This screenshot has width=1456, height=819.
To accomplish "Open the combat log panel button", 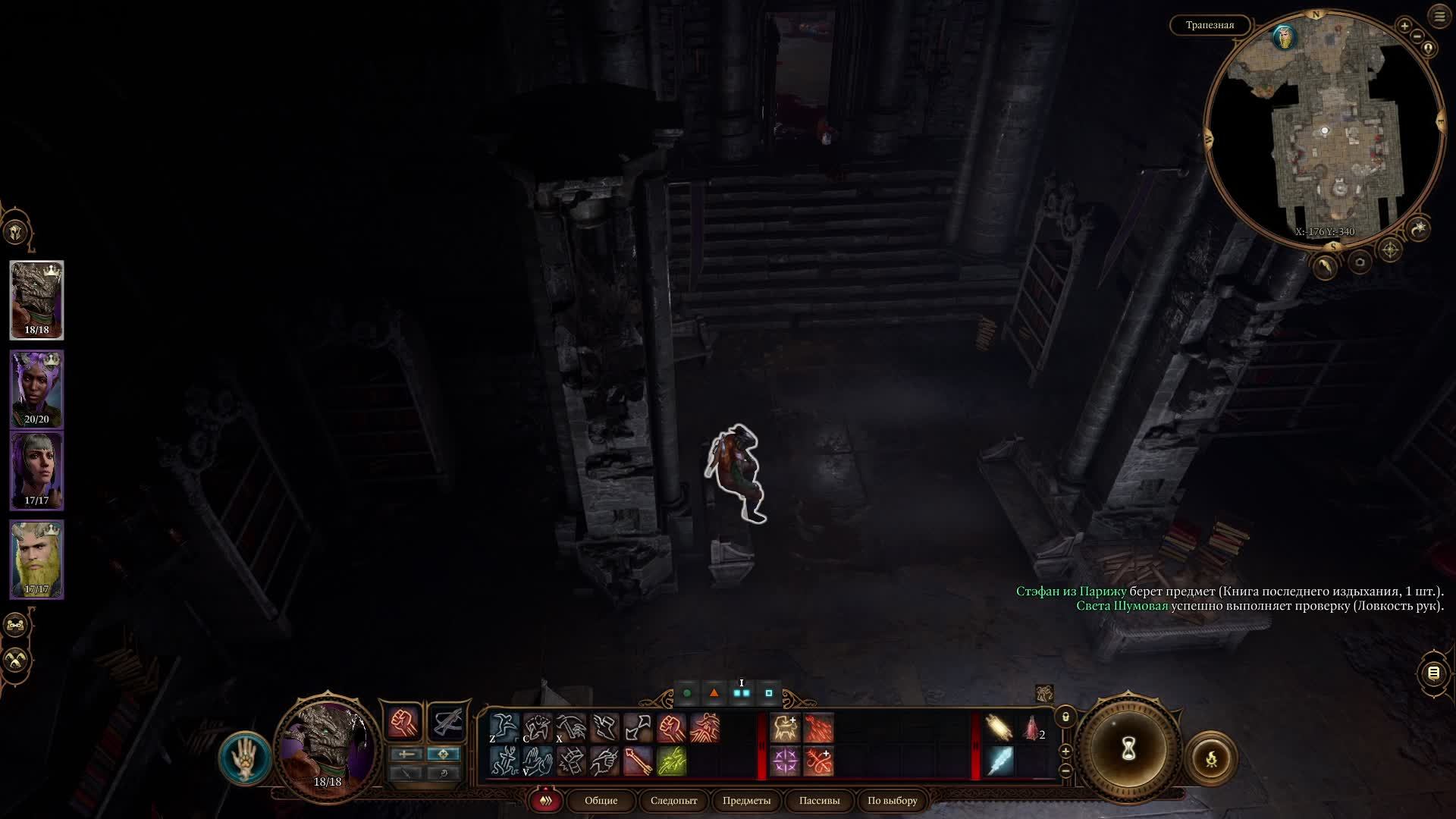I will [1433, 673].
